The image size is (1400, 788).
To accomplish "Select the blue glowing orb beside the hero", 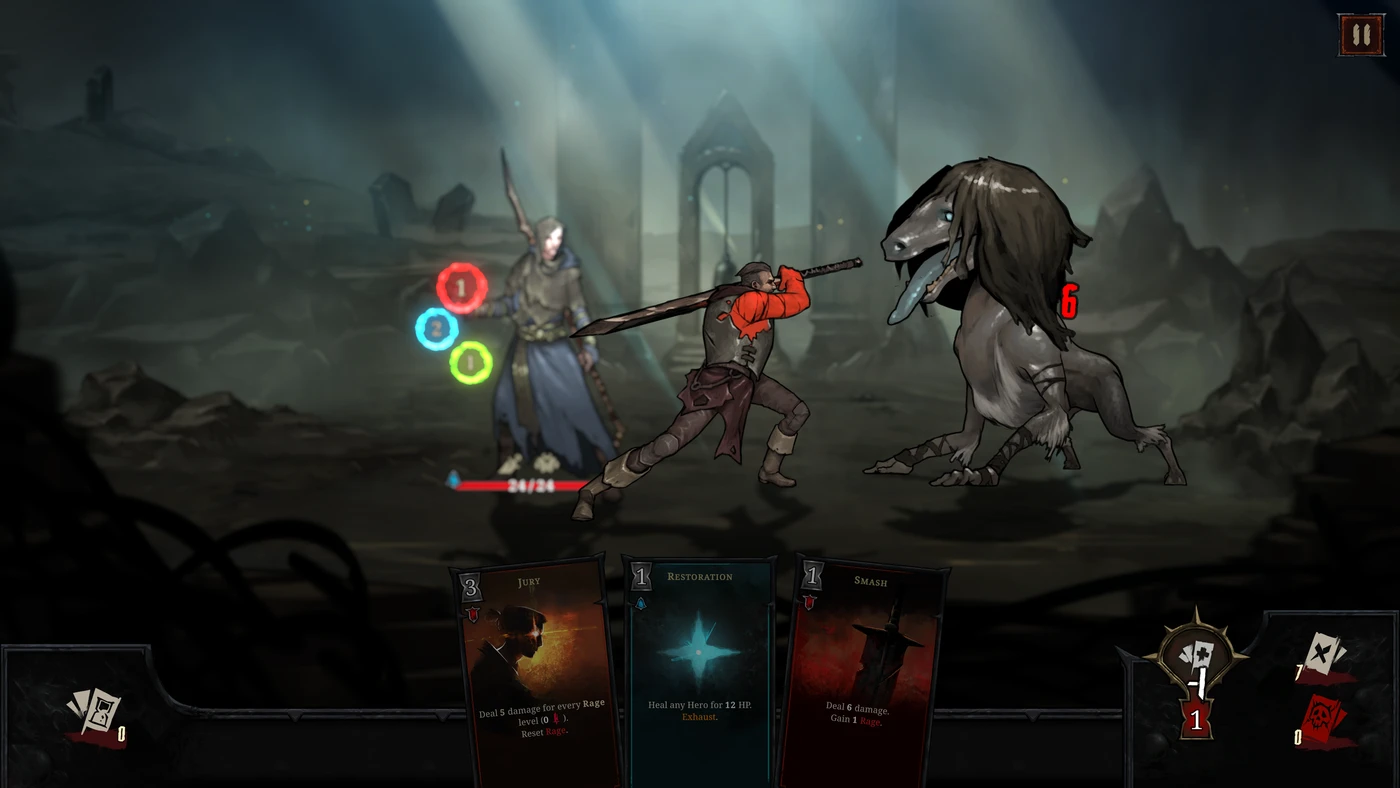I will pos(437,328).
